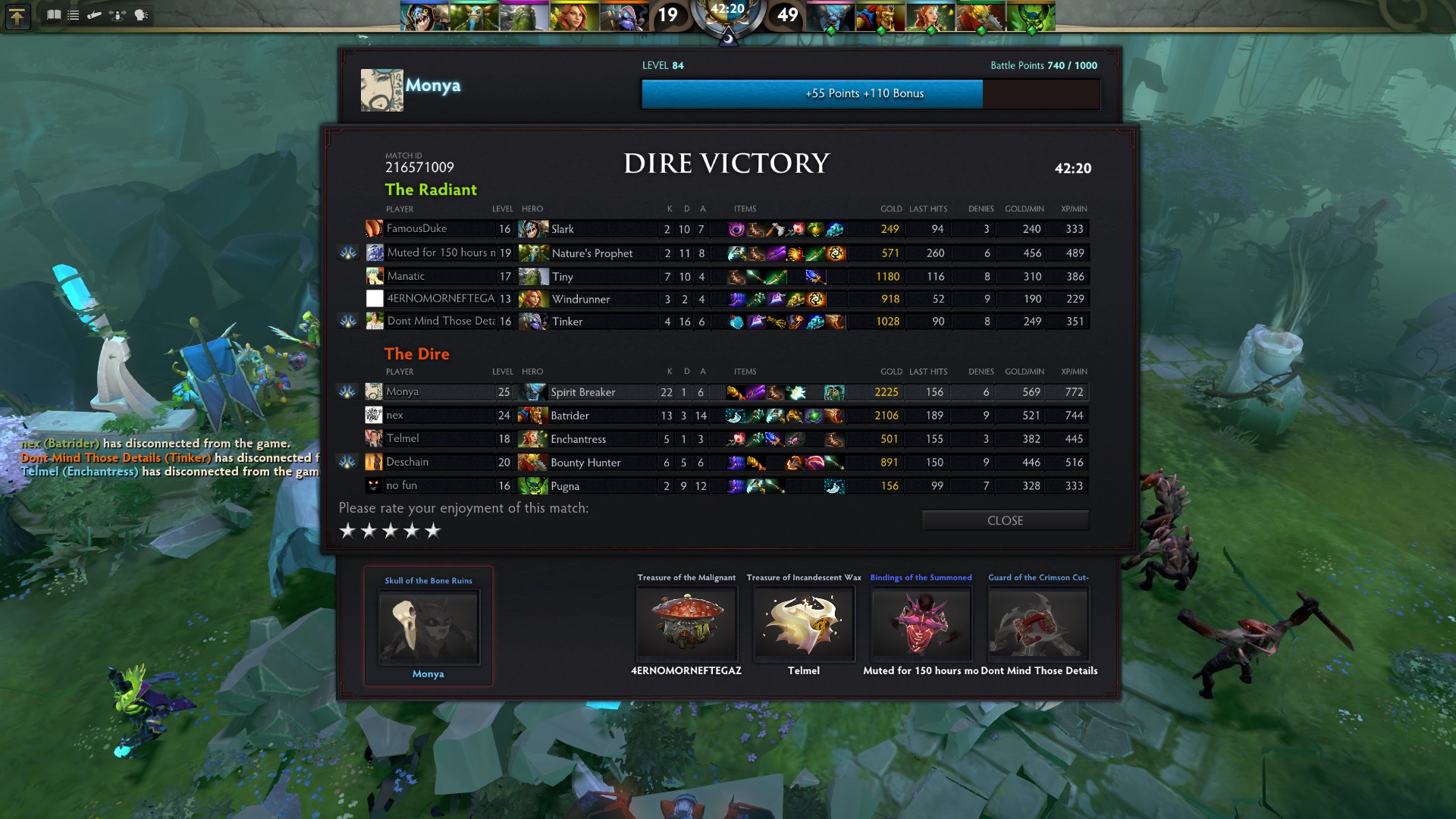View the Guard of the Crimson Cut drop
This screenshot has height=819, width=1456.
[1038, 623]
